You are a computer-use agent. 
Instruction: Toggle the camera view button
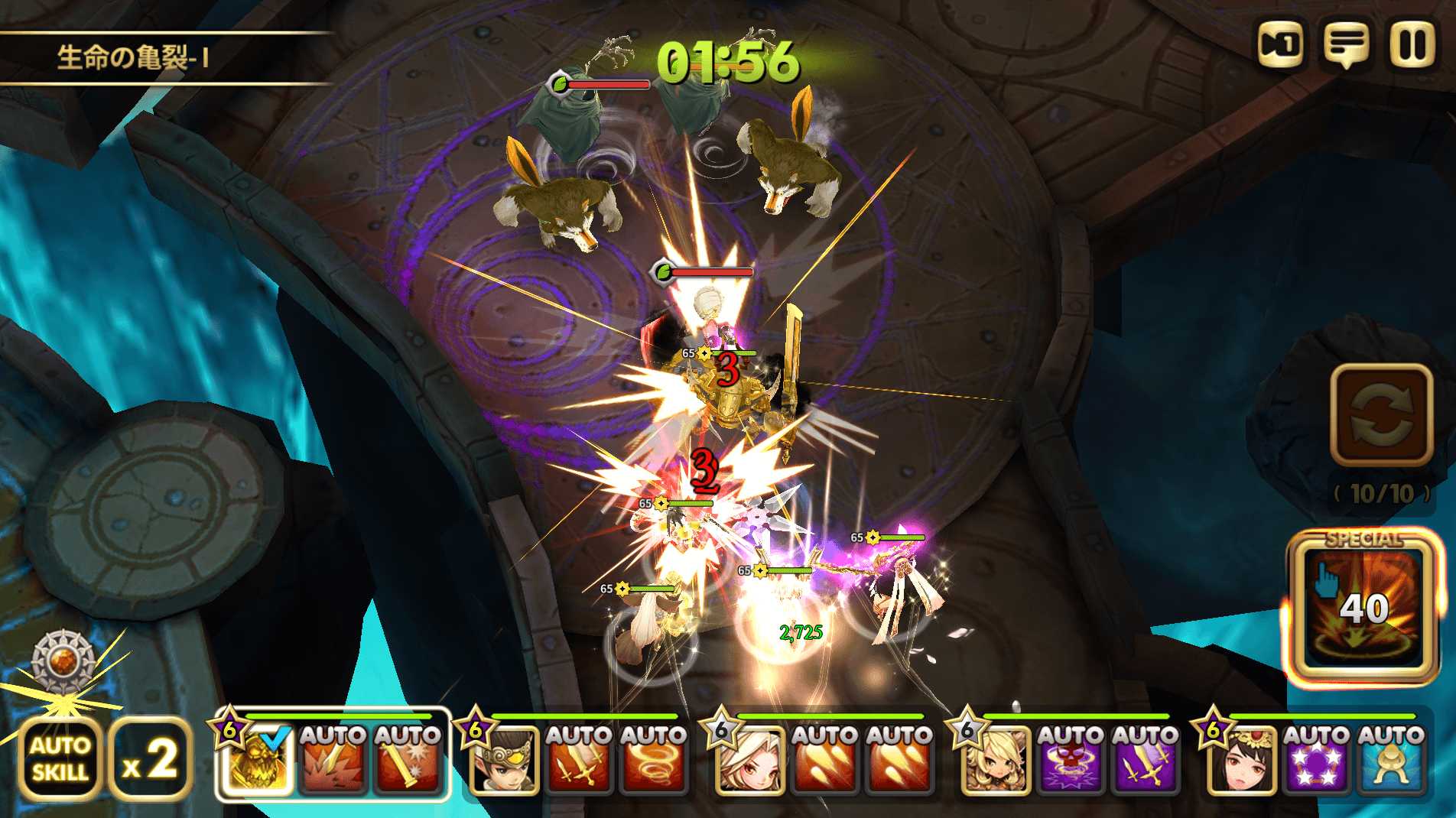[1281, 45]
